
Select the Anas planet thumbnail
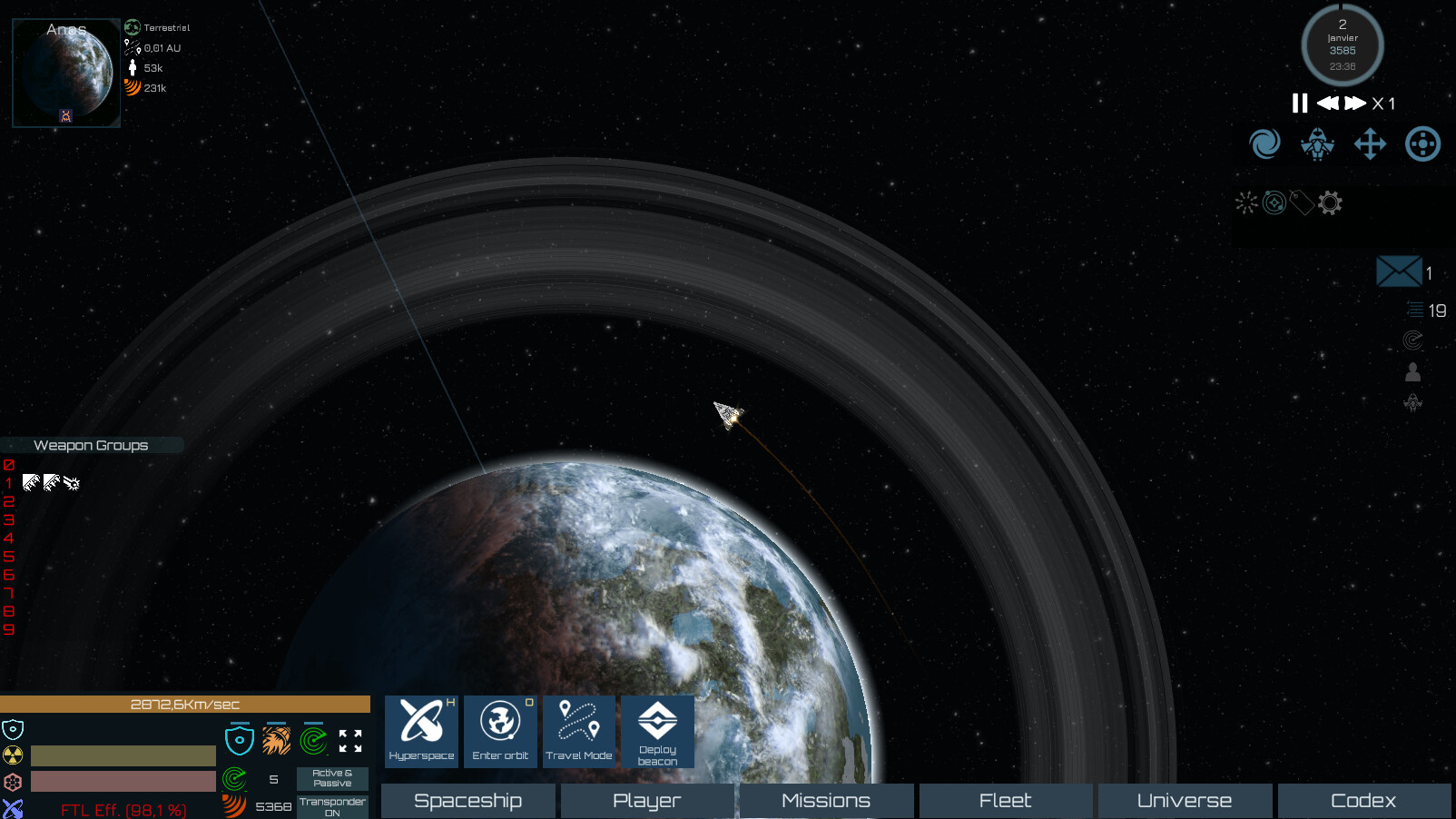66,73
